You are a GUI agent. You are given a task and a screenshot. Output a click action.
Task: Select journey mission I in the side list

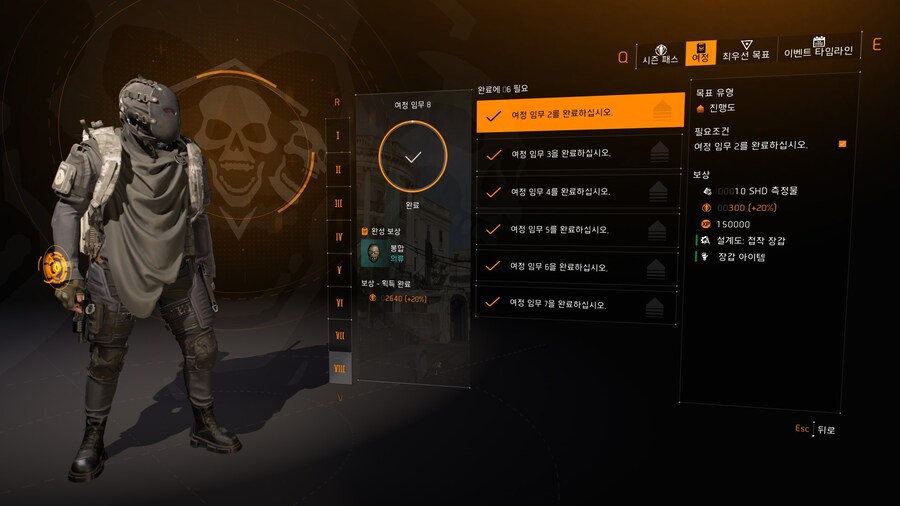click(339, 135)
